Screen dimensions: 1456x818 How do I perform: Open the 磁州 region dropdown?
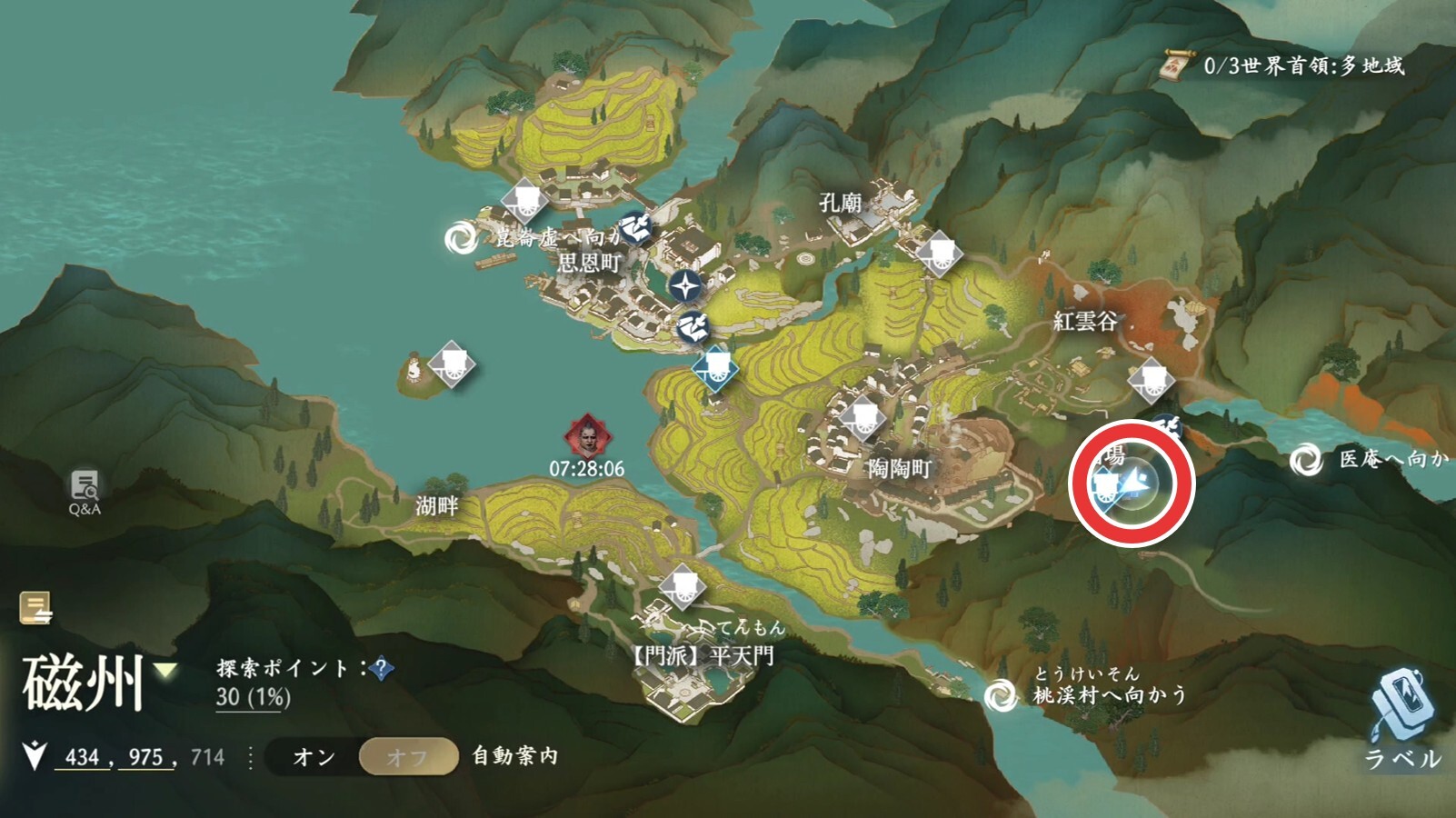click(165, 672)
